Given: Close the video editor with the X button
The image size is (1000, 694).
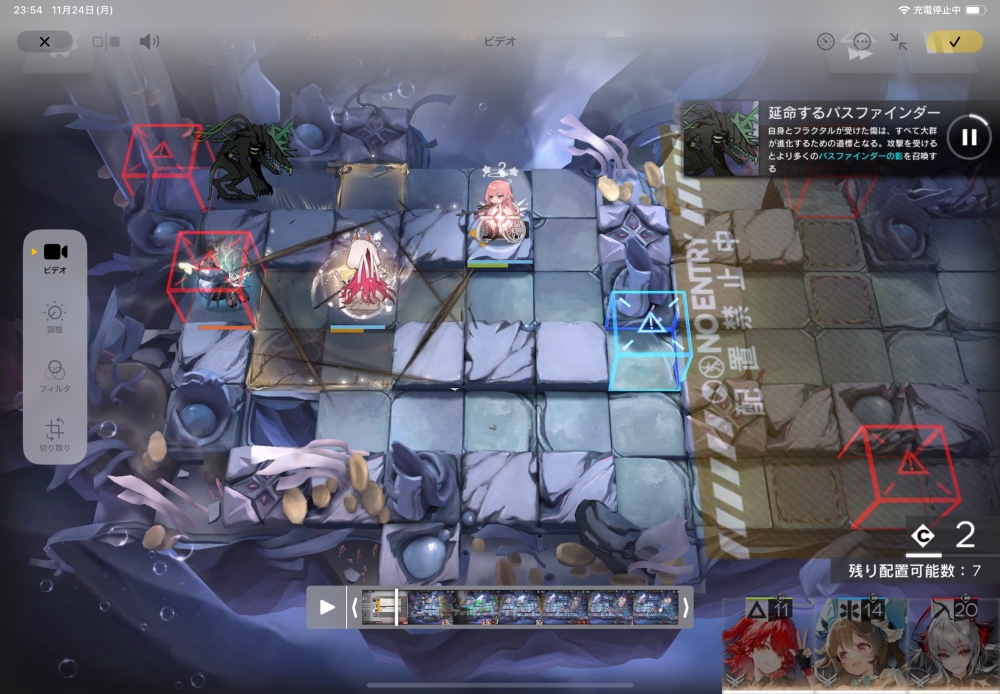Looking at the screenshot, I should click(44, 41).
